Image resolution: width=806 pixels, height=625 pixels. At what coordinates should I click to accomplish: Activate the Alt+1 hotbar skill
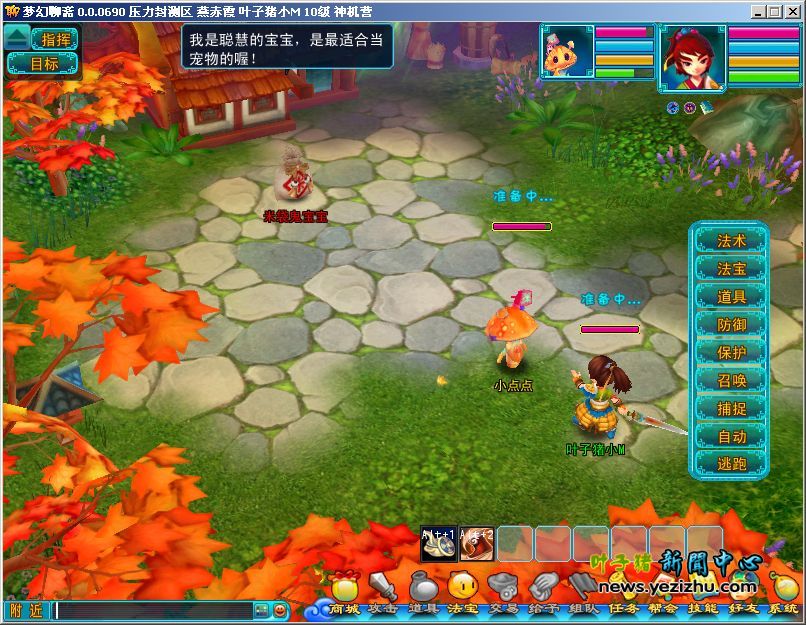[439, 543]
